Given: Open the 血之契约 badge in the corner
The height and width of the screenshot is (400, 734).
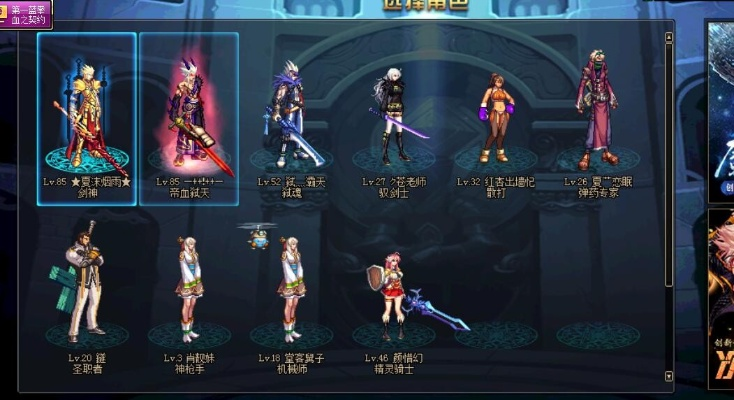Looking at the screenshot, I should 26,13.
